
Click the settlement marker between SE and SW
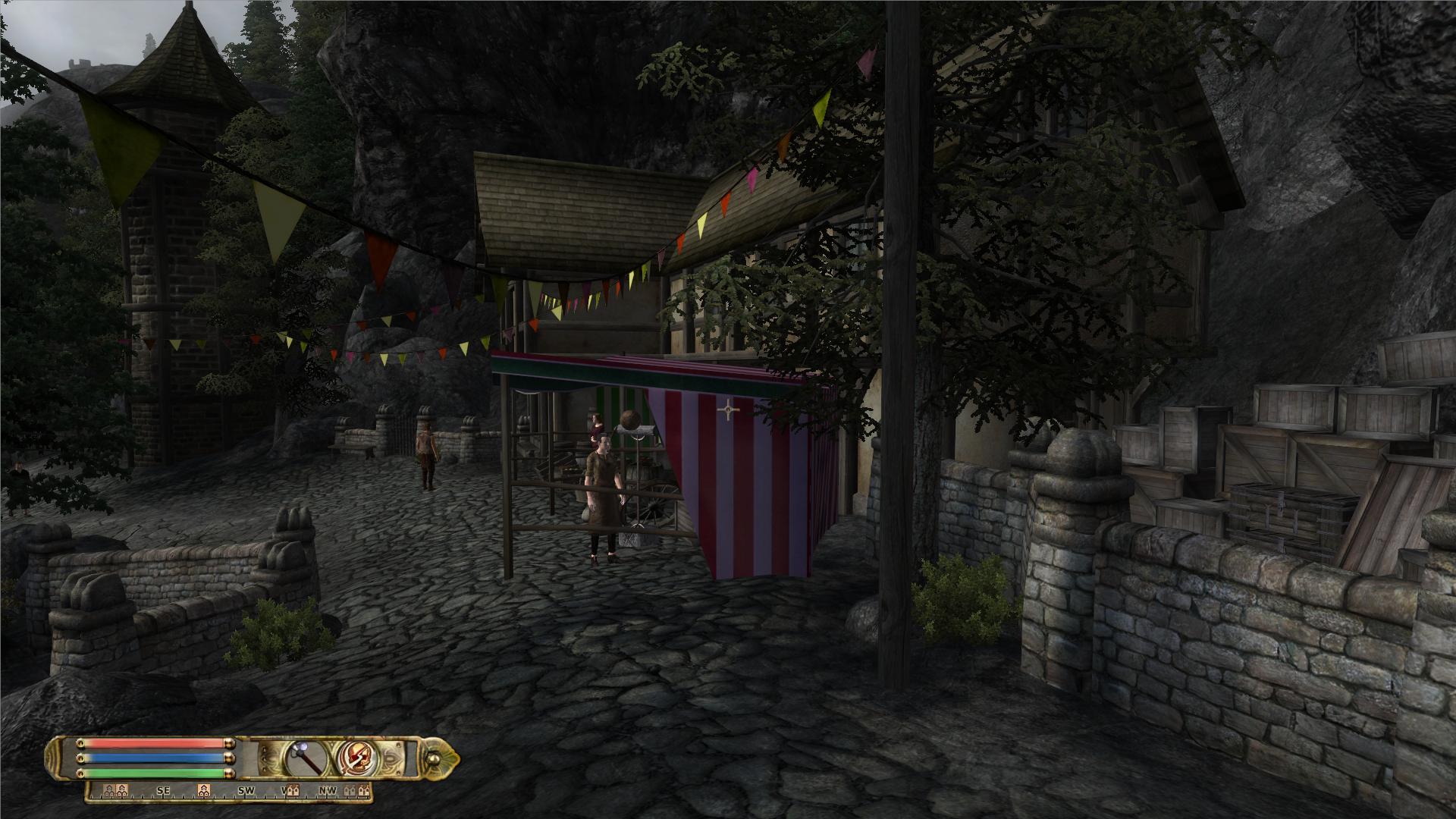203,791
